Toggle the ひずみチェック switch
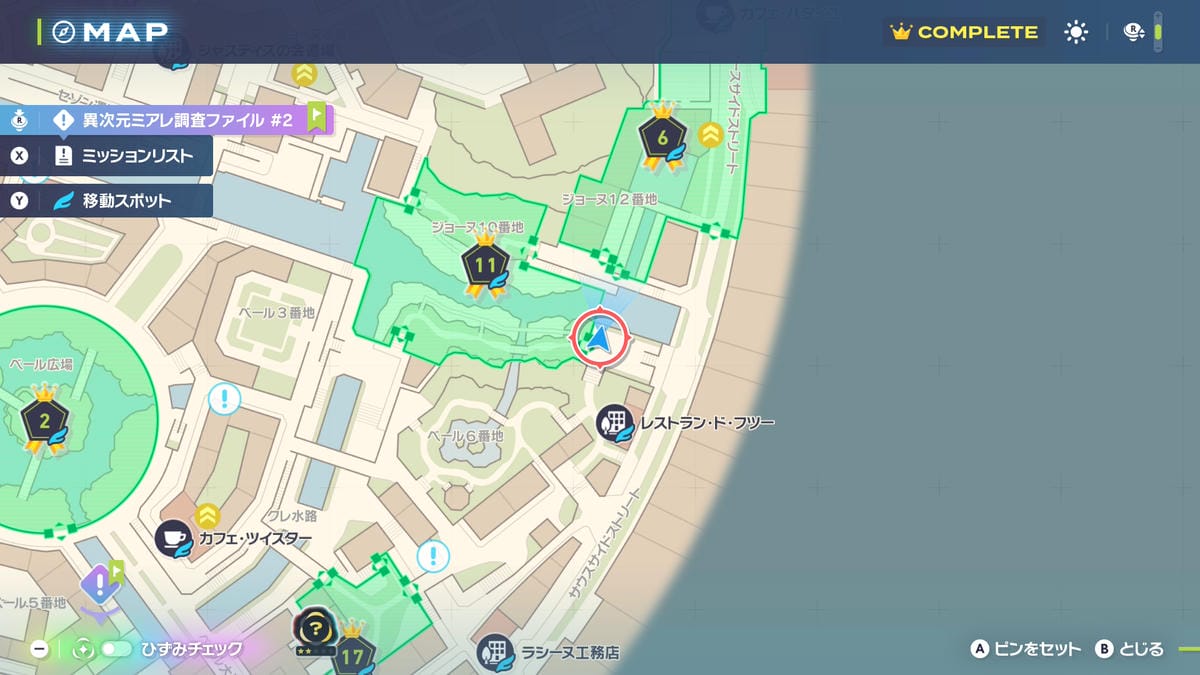This screenshot has height=675, width=1200. pos(116,649)
